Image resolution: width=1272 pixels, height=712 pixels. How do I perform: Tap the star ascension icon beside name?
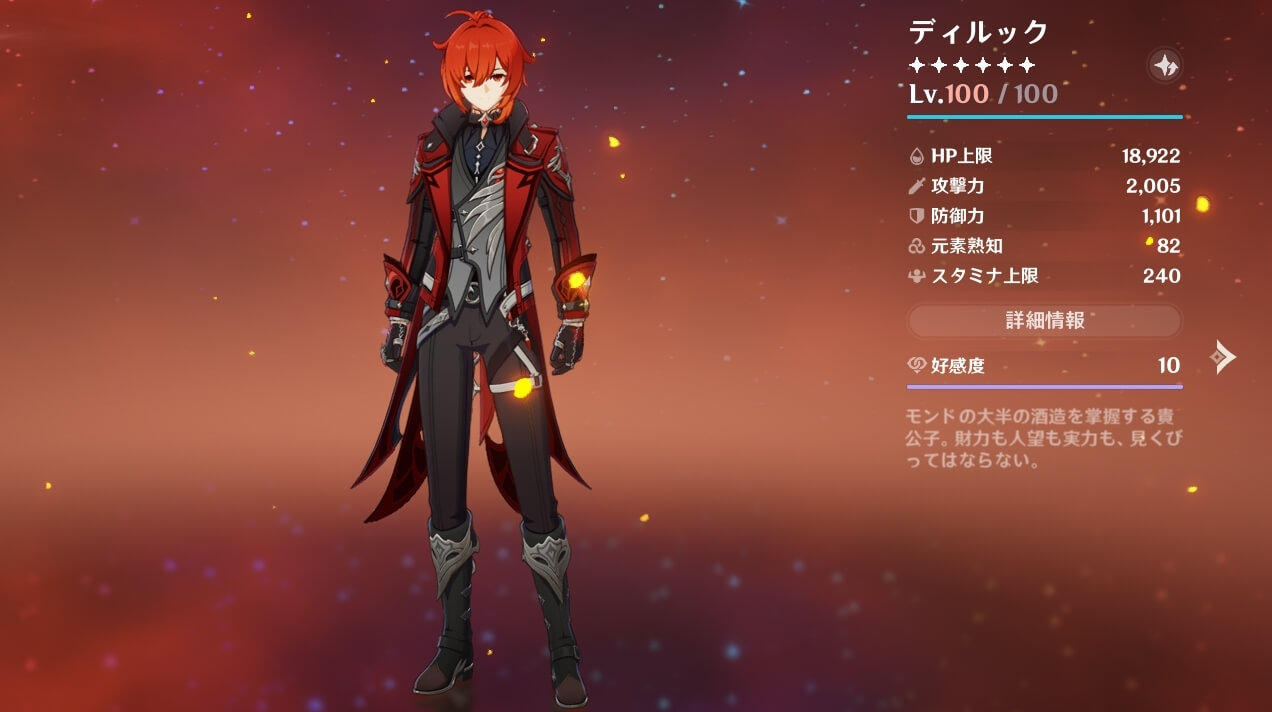point(1165,66)
